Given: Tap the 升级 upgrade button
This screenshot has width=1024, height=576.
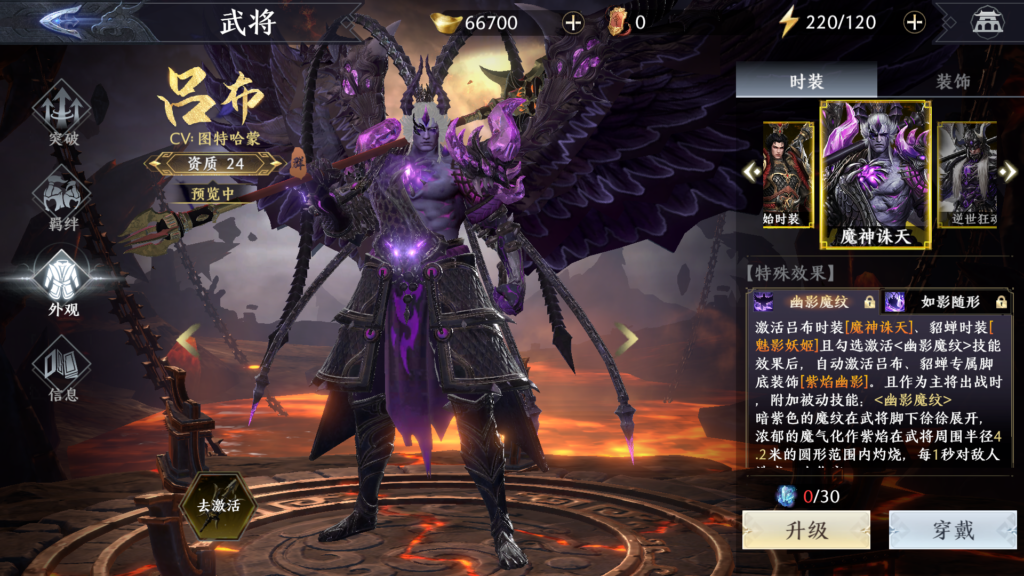Looking at the screenshot, I should click(806, 530).
